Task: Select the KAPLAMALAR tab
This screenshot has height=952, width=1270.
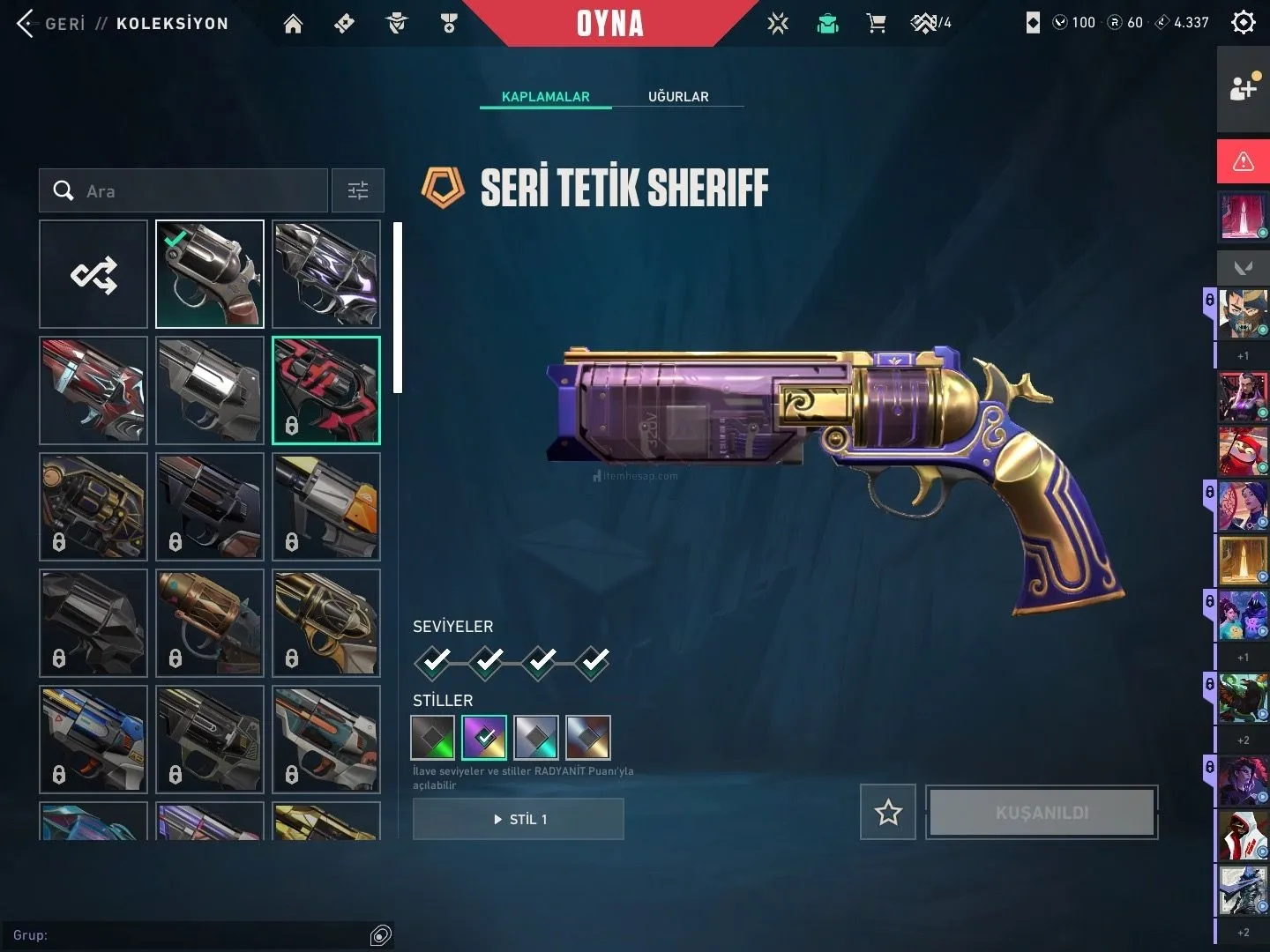Action: (x=545, y=96)
